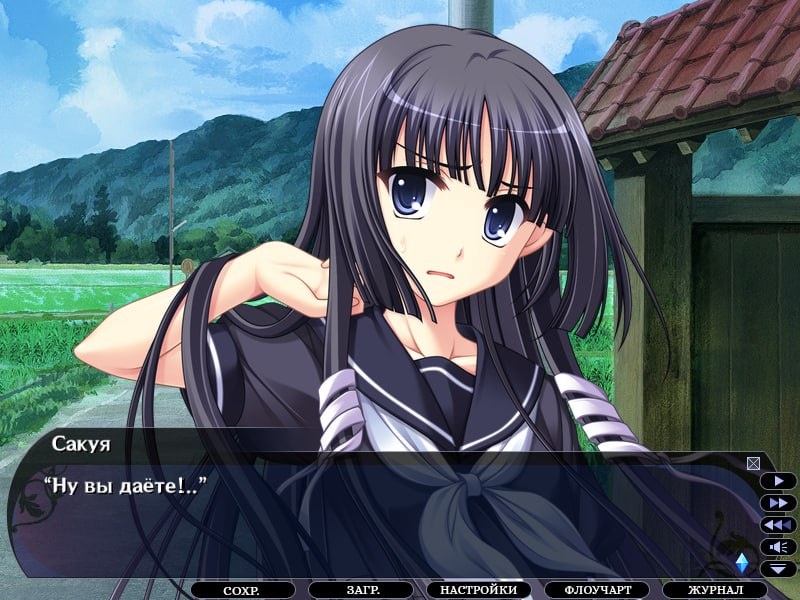Advance dialogue via the blue crystal indicator

tap(741, 562)
